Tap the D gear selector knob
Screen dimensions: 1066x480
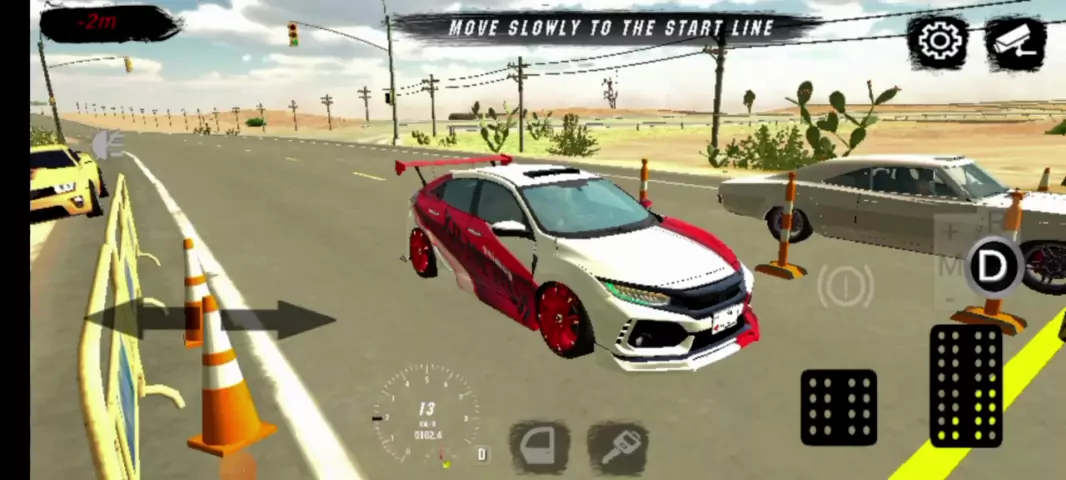(992, 267)
